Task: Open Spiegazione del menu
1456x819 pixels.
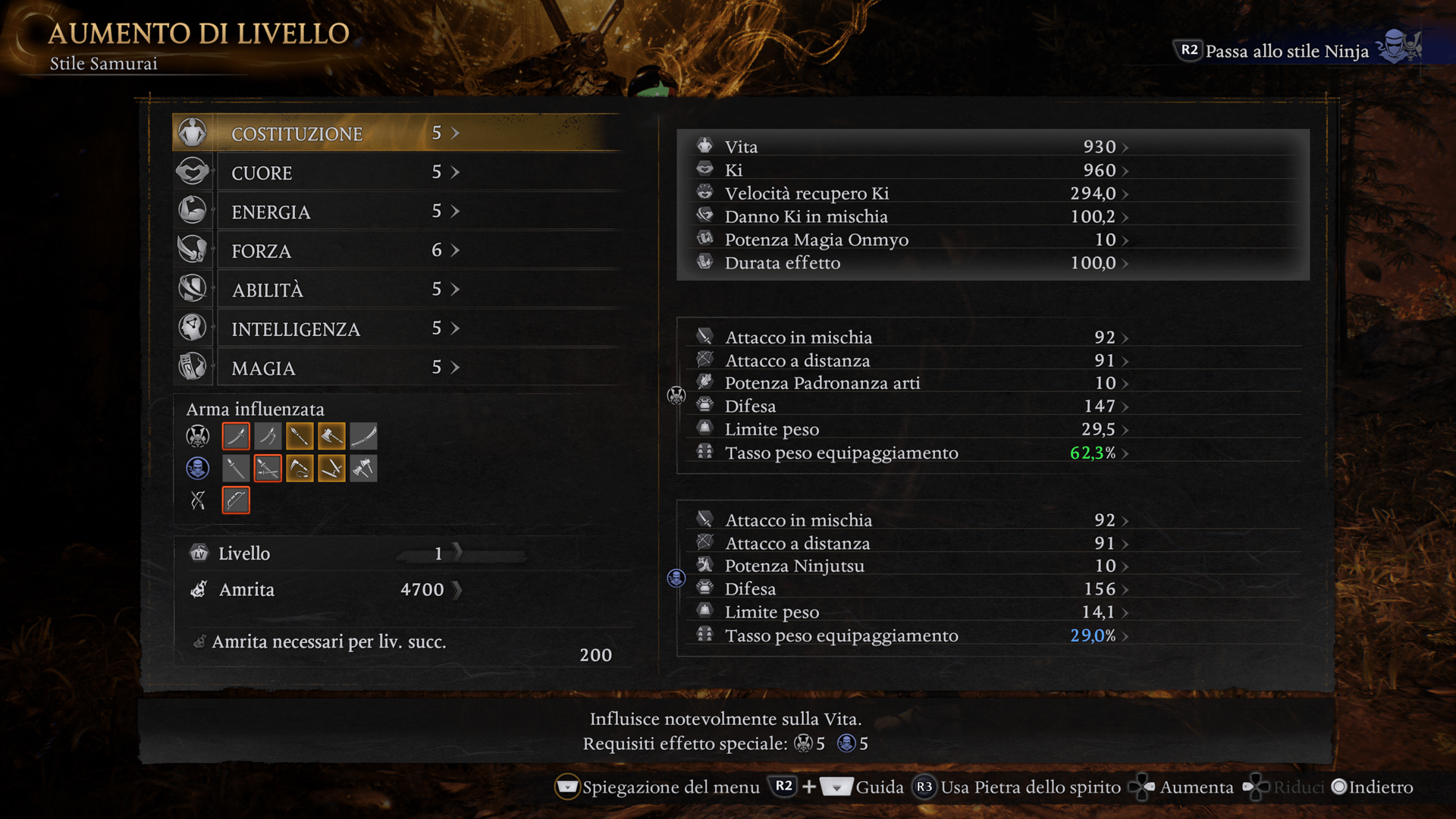Action: (658, 787)
